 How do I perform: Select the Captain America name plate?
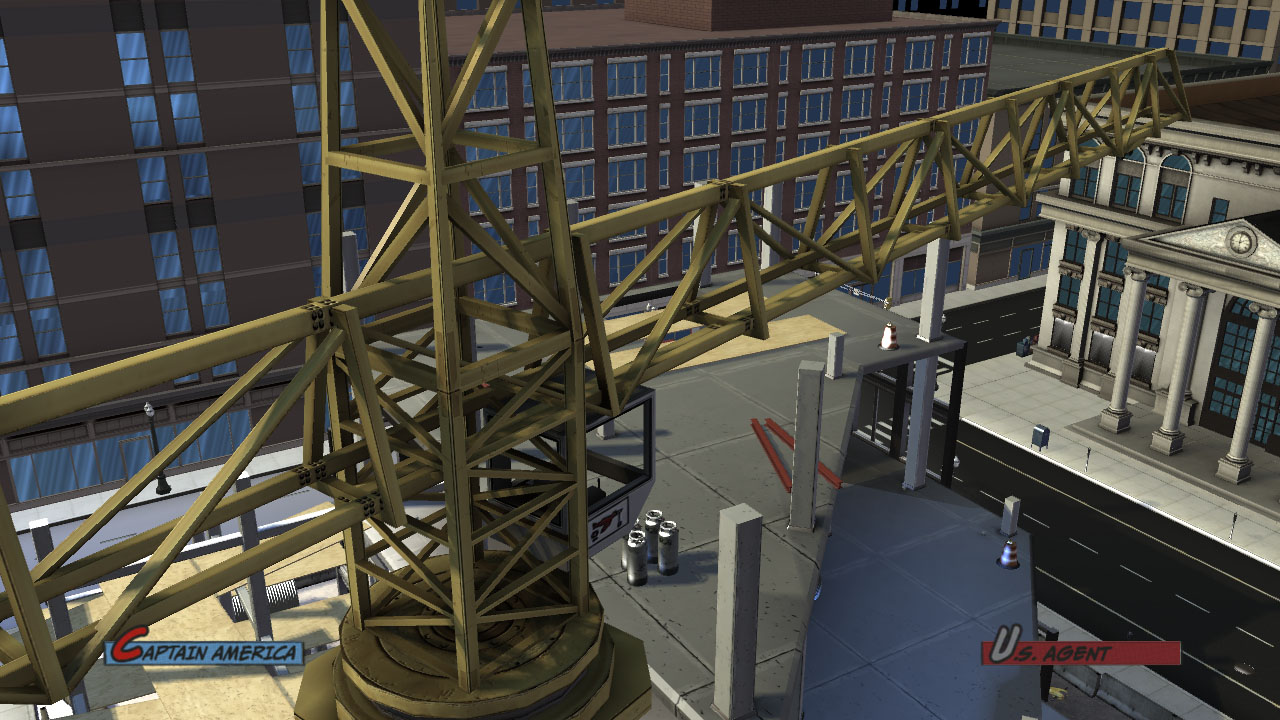[x=205, y=652]
